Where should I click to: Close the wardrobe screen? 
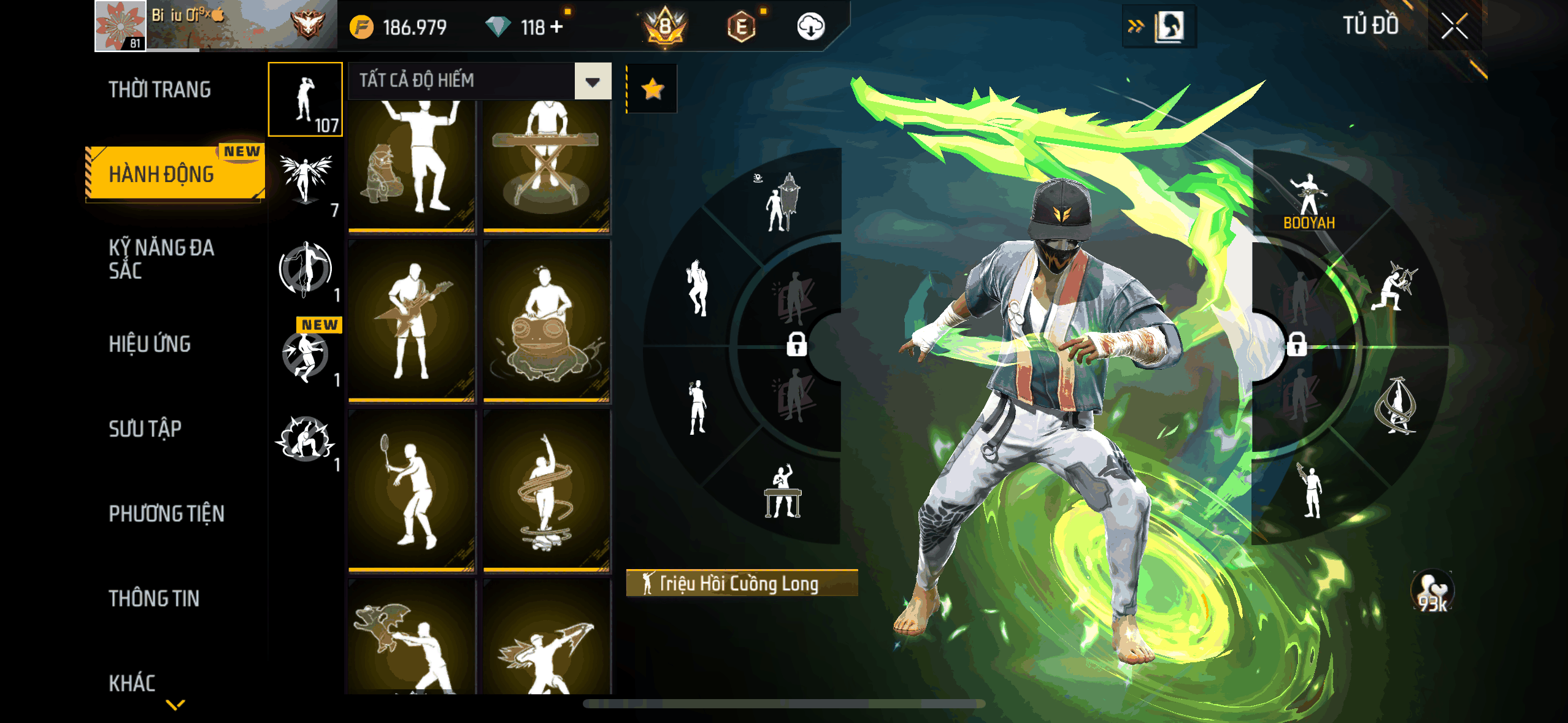tap(1453, 26)
